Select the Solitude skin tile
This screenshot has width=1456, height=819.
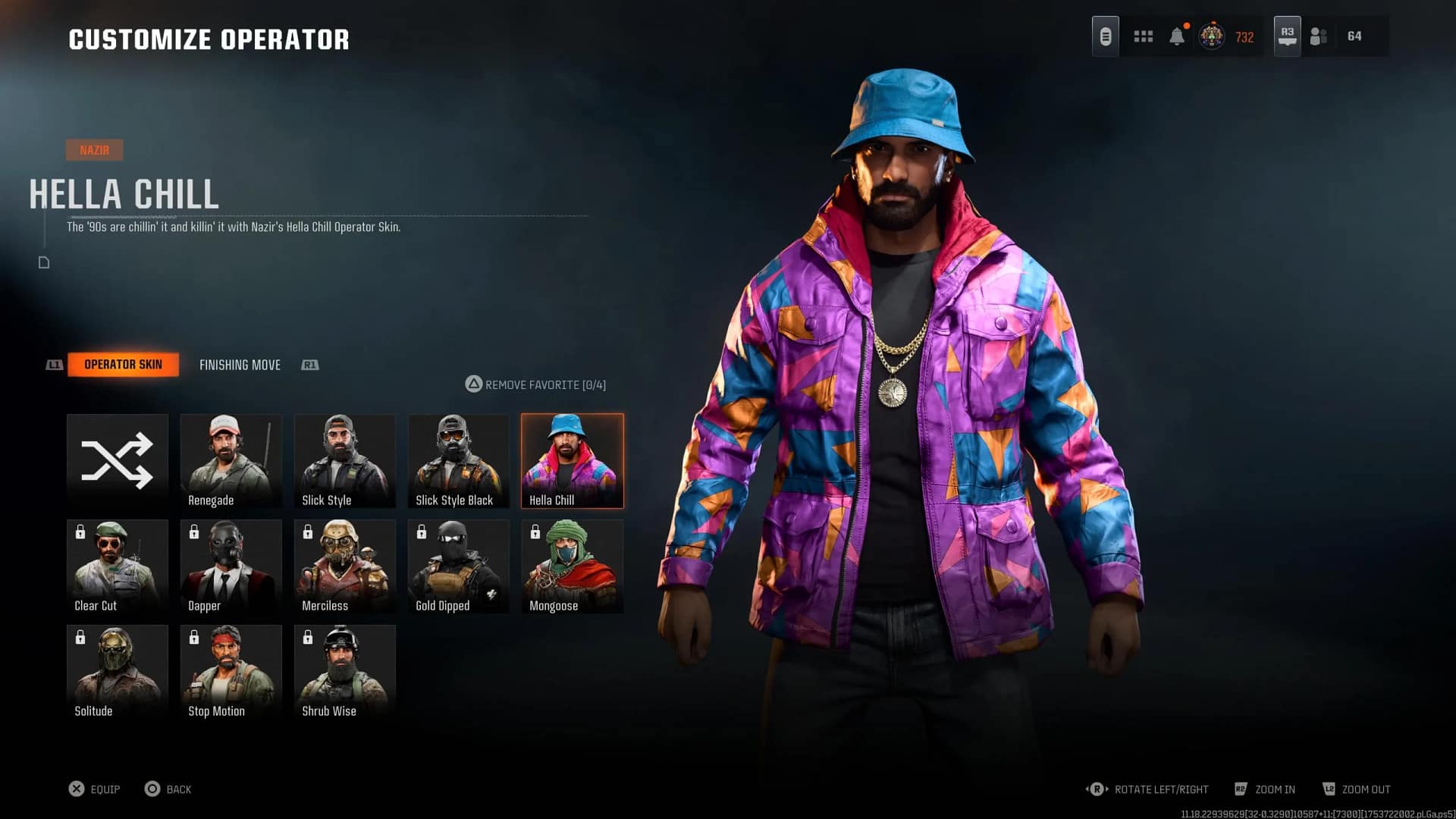[117, 671]
